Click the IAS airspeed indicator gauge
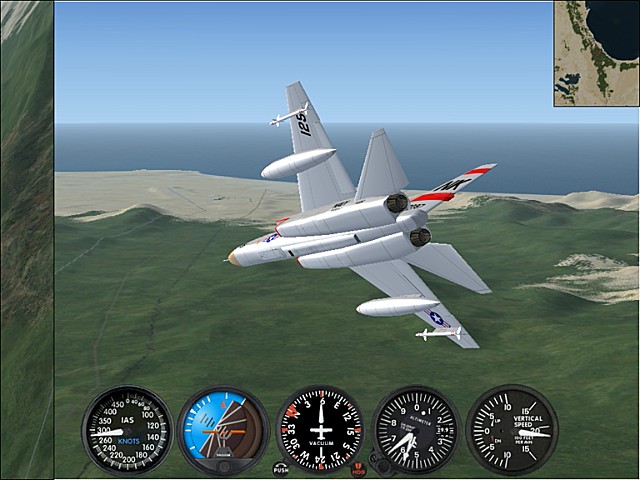Image resolution: width=640 pixels, height=480 pixels. (x=127, y=431)
